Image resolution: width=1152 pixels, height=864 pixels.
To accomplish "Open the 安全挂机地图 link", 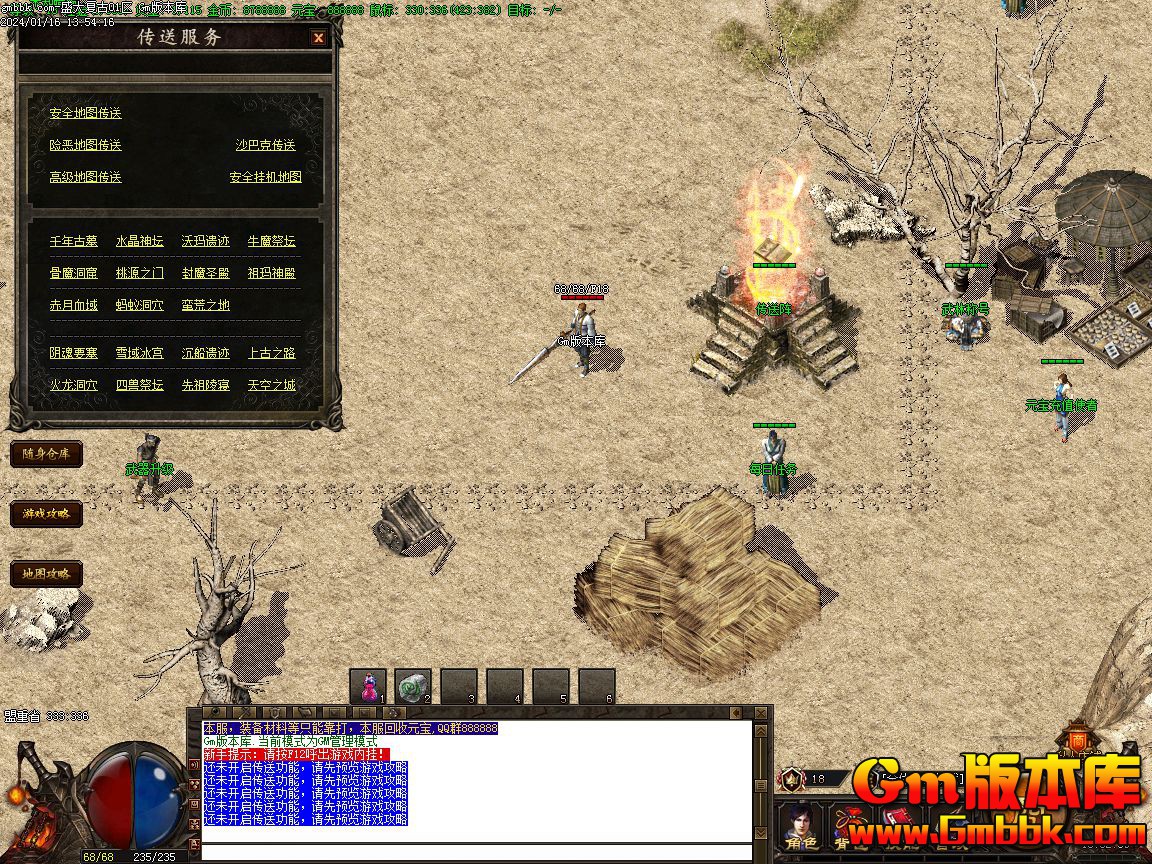I will (265, 177).
